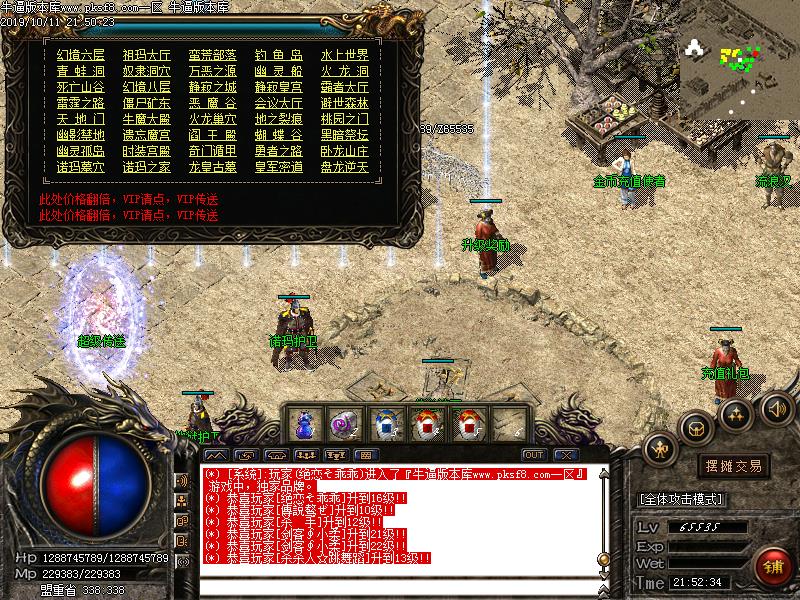Open the 摆摊交易 stall trading button
Screen dimensions: 800x600
coord(733,466)
